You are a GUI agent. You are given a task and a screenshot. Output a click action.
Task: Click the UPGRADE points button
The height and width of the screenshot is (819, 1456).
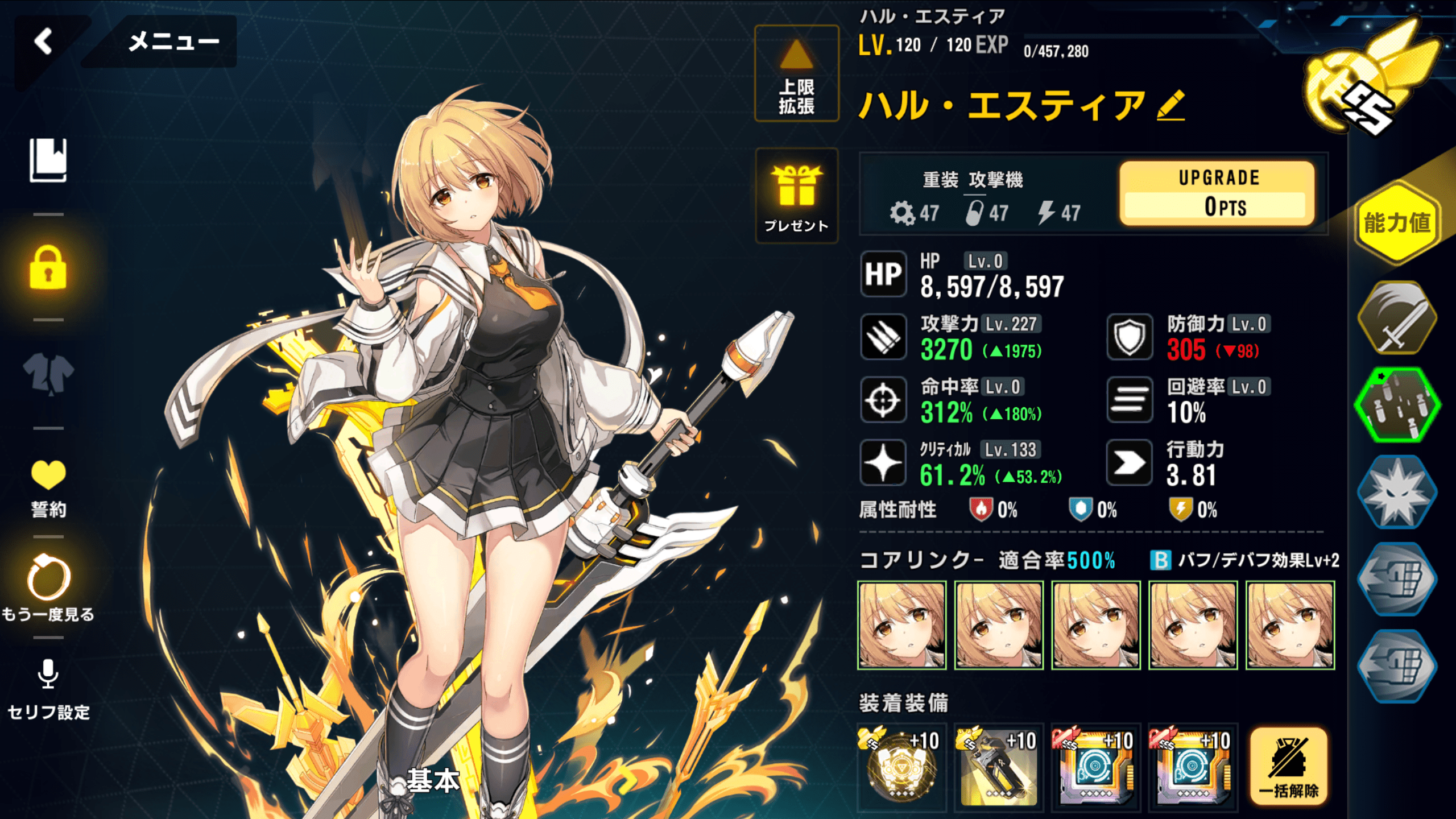click(1217, 193)
